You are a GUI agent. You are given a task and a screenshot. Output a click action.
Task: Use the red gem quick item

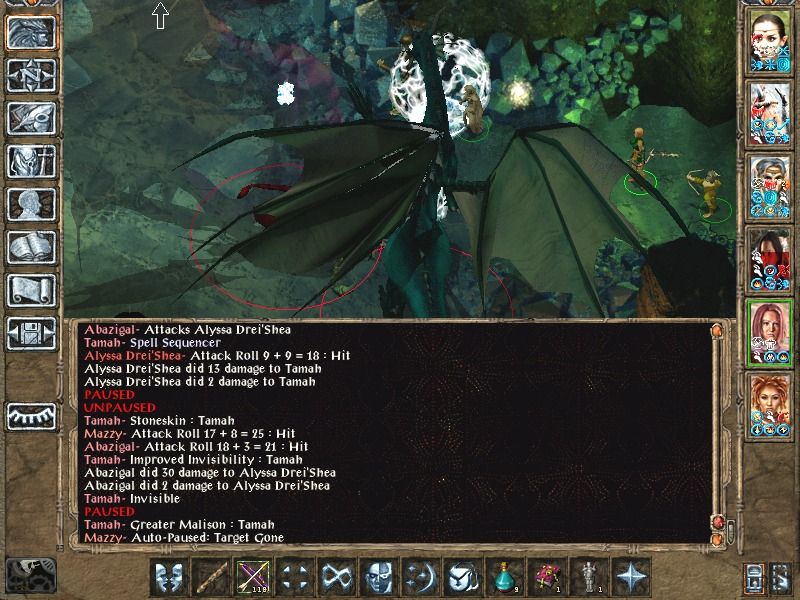coord(546,577)
